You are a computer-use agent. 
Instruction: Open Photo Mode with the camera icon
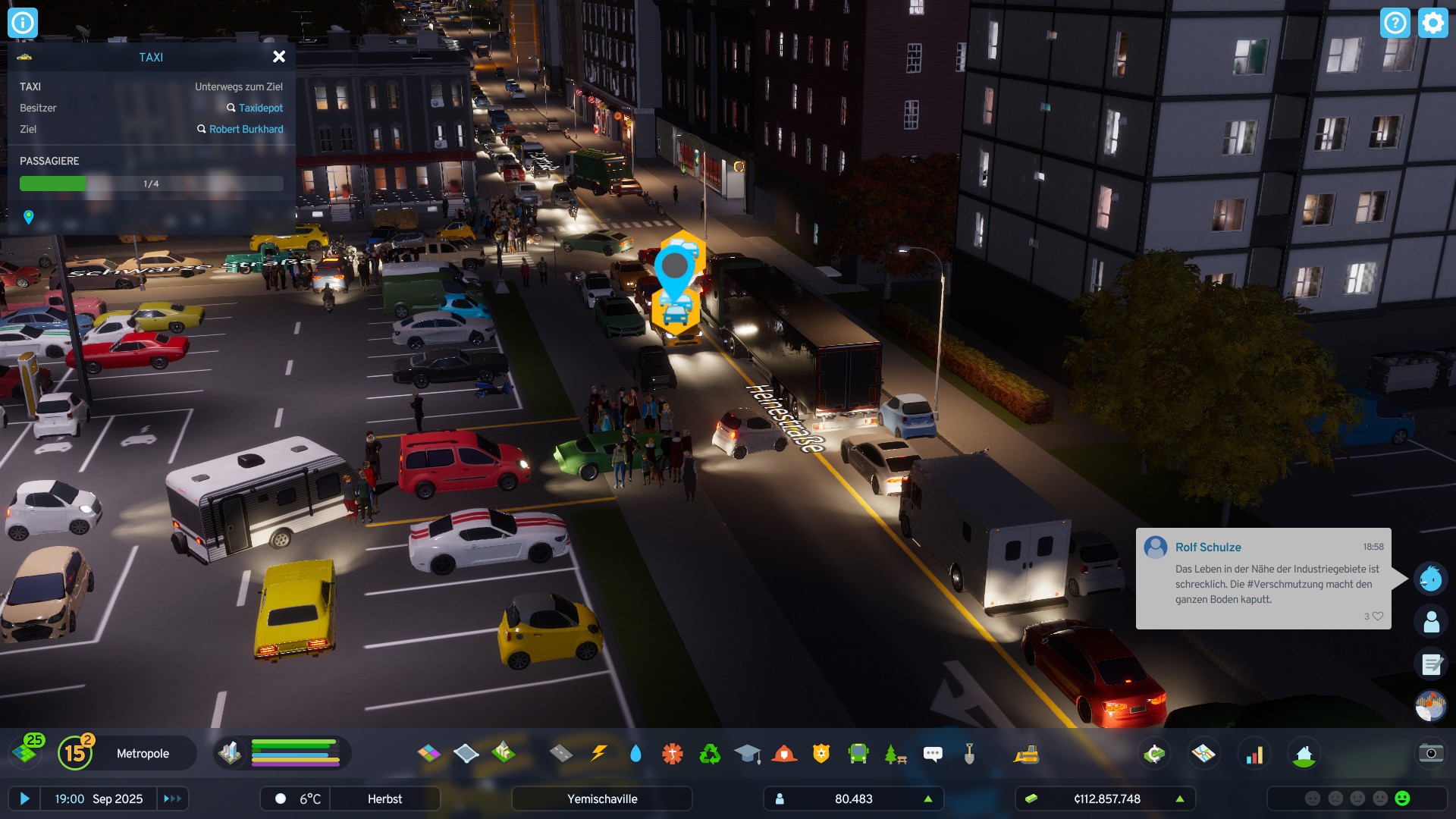click(x=1430, y=753)
